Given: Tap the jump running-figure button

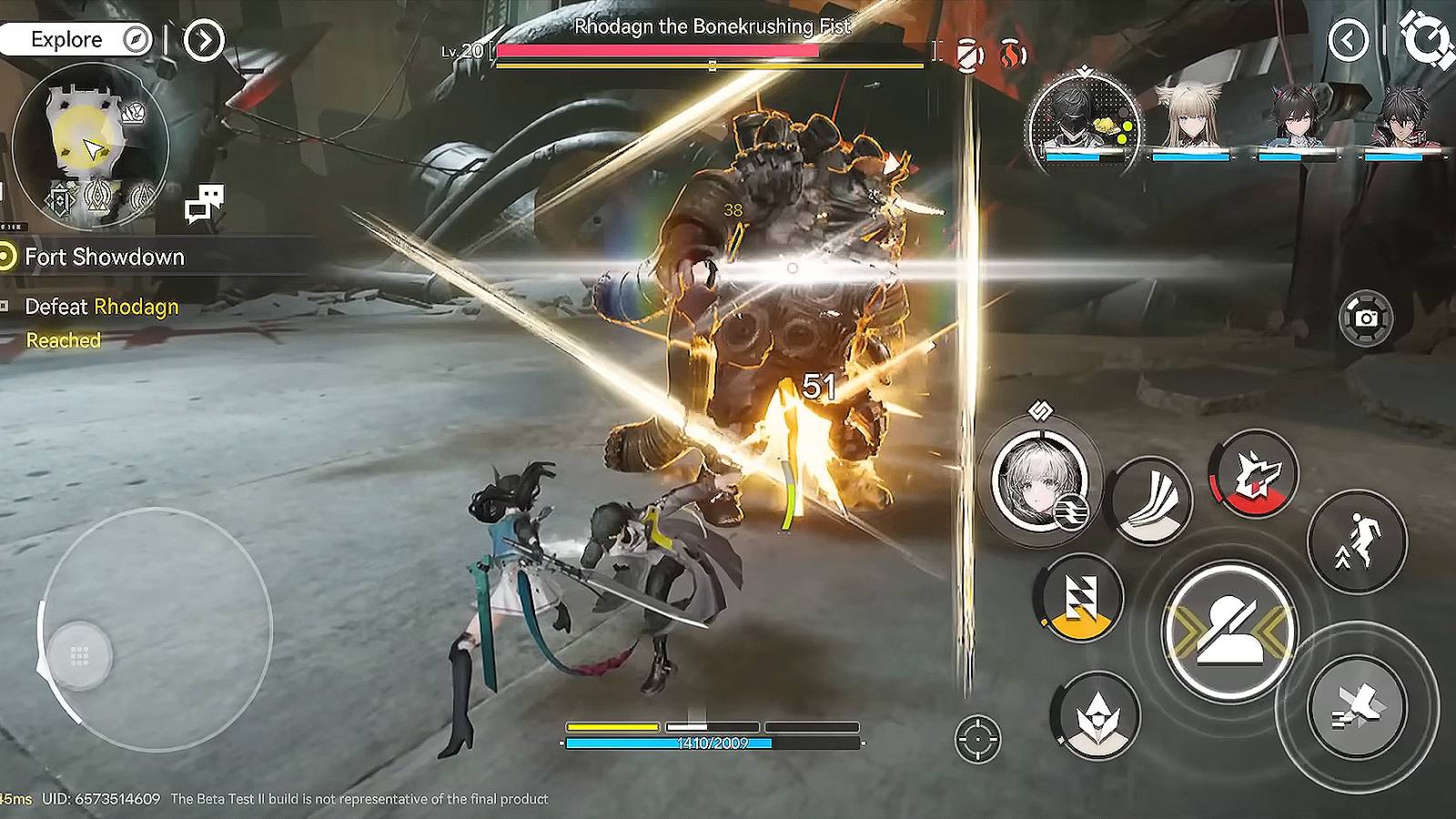Looking at the screenshot, I should [x=1357, y=541].
